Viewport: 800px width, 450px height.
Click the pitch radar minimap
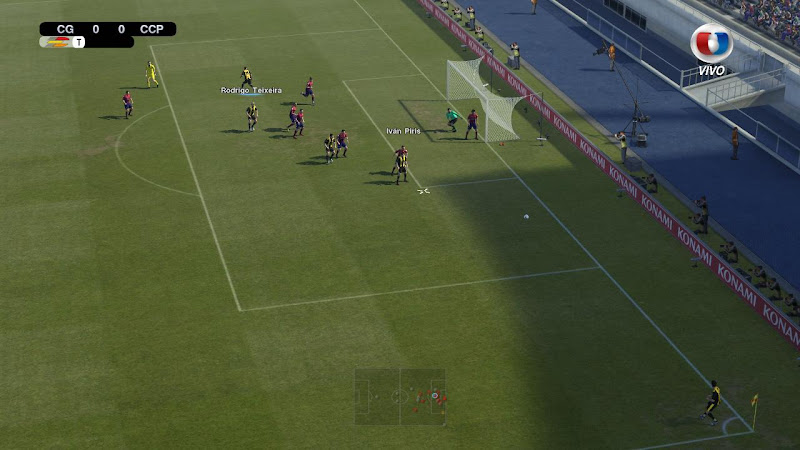[x=400, y=397]
